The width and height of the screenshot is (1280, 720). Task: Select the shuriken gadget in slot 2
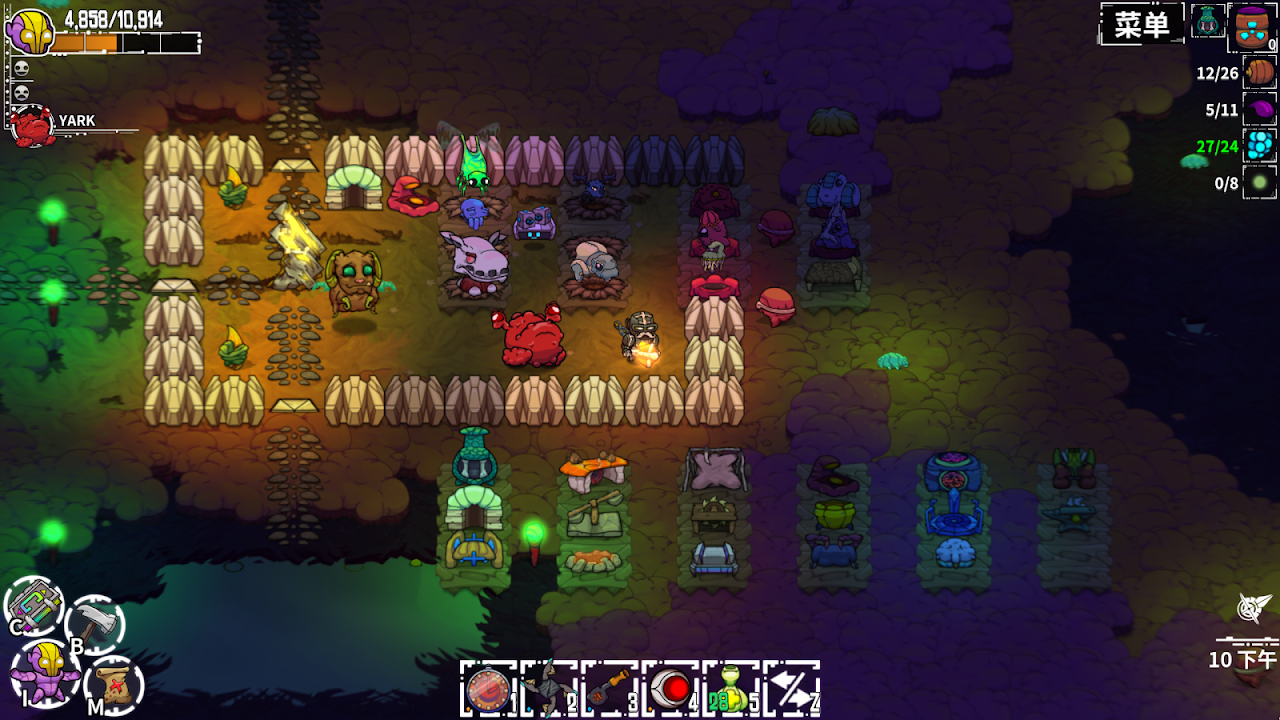(549, 689)
